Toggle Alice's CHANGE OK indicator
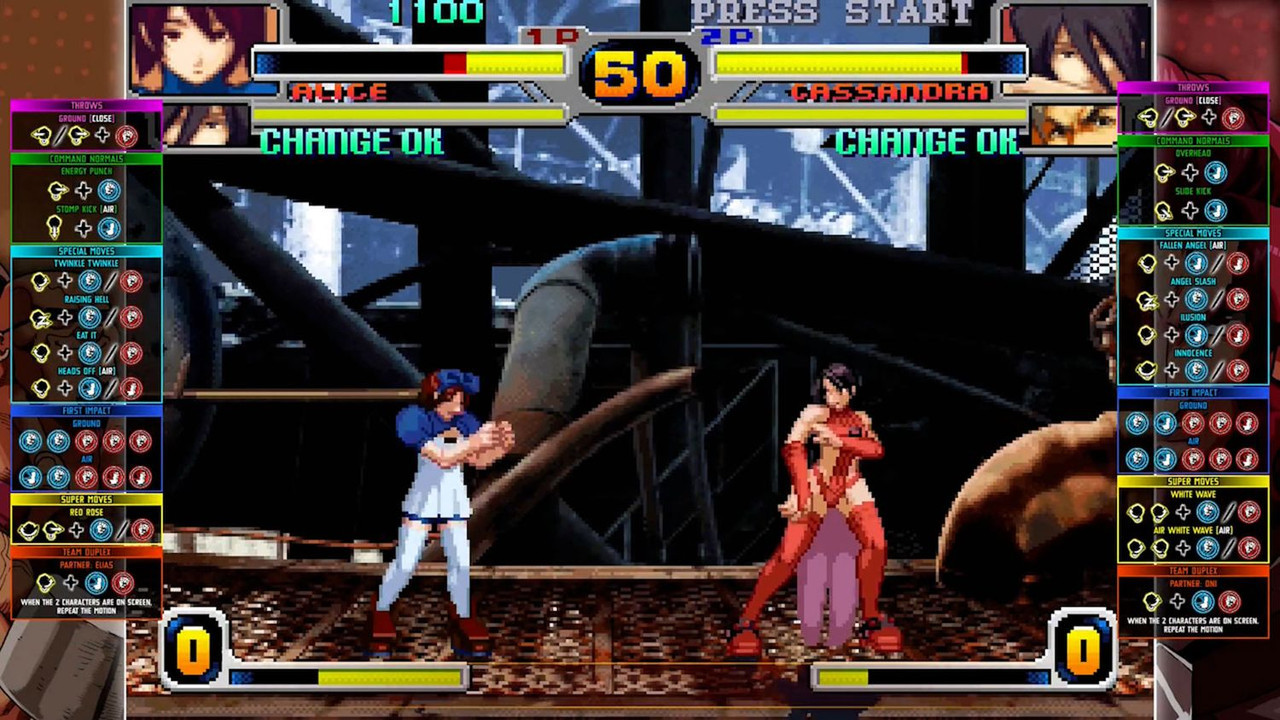The image size is (1280, 720). pyautogui.click(x=350, y=143)
